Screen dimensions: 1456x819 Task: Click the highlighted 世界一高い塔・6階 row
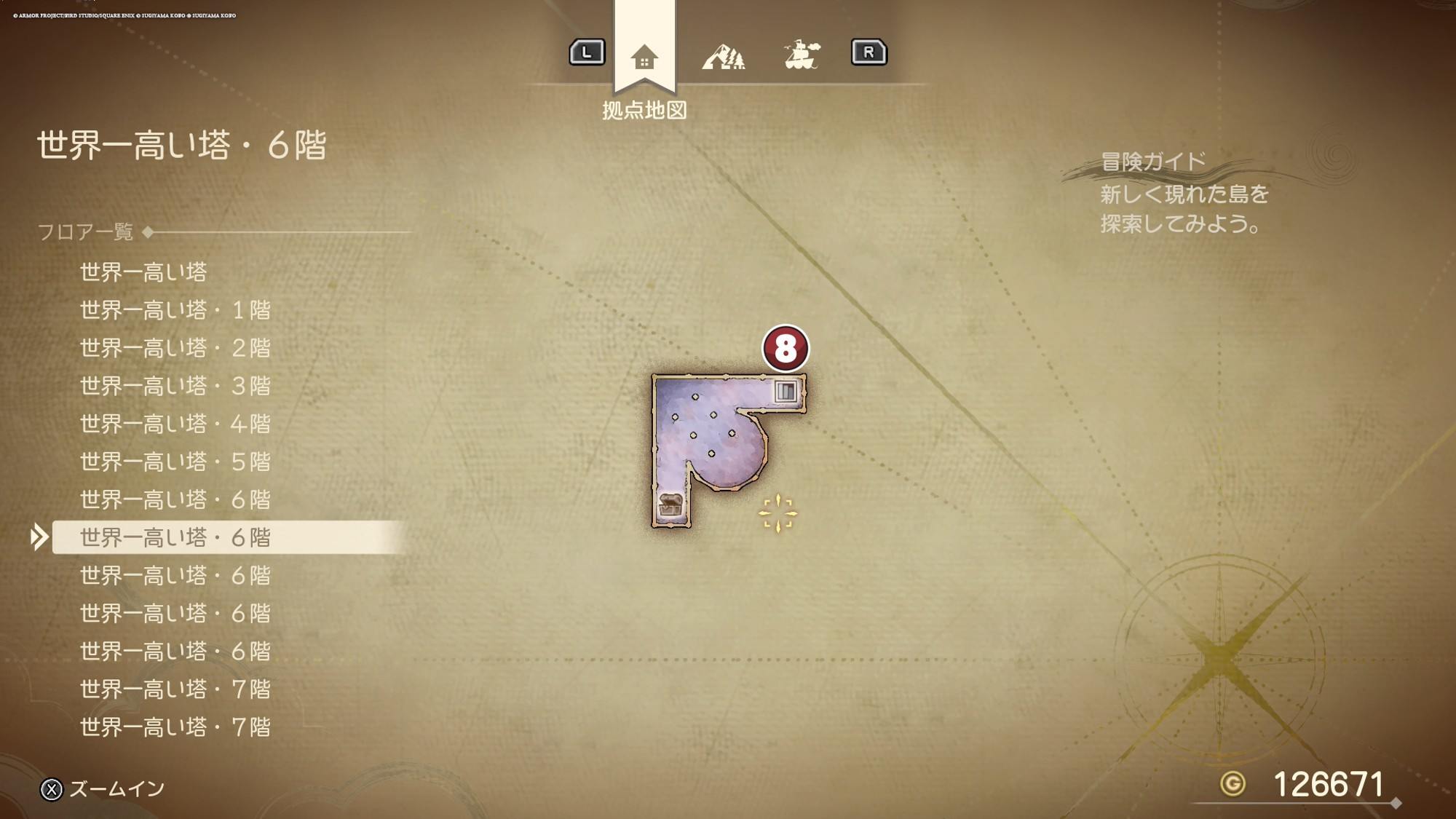pyautogui.click(x=175, y=537)
